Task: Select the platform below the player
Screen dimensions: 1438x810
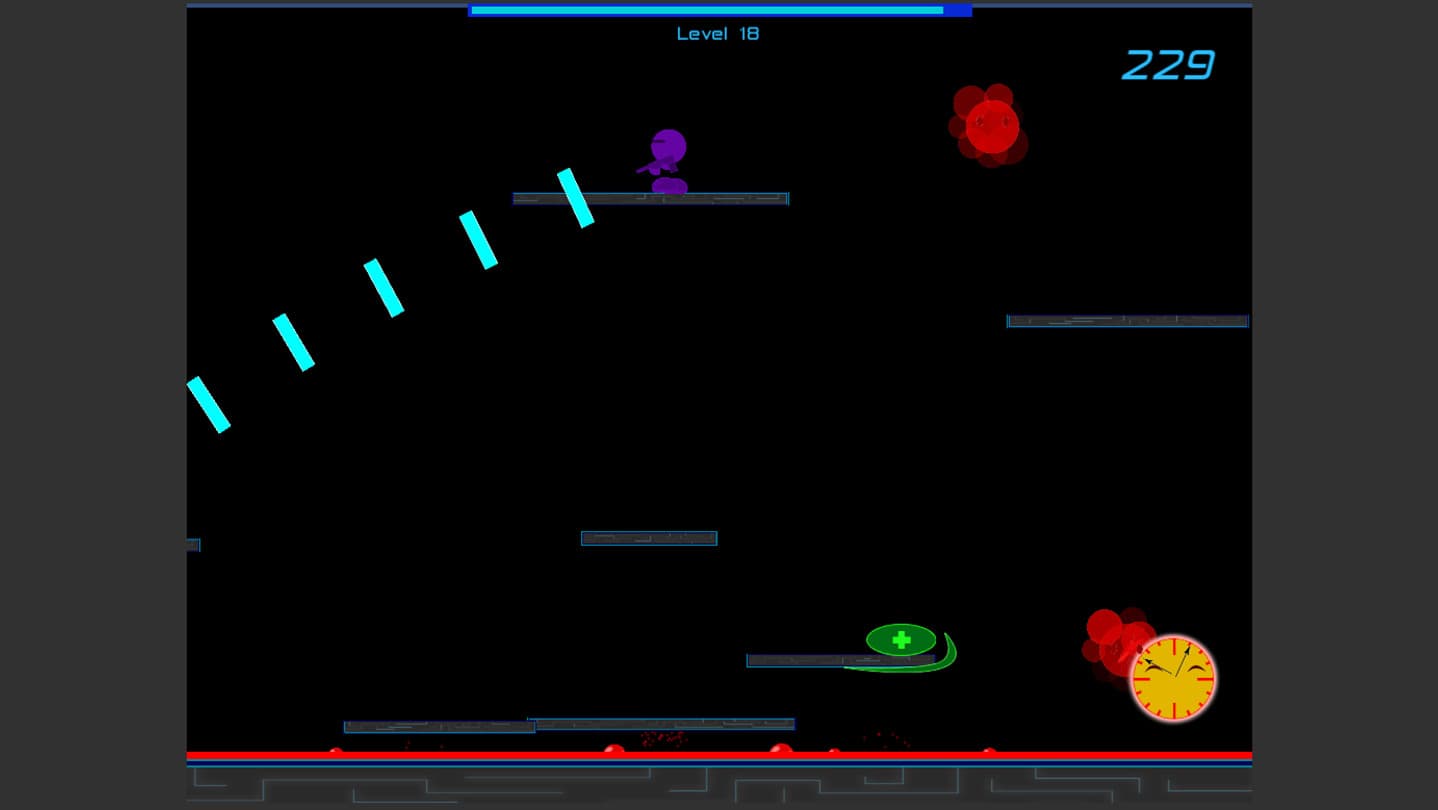Action: (650, 198)
